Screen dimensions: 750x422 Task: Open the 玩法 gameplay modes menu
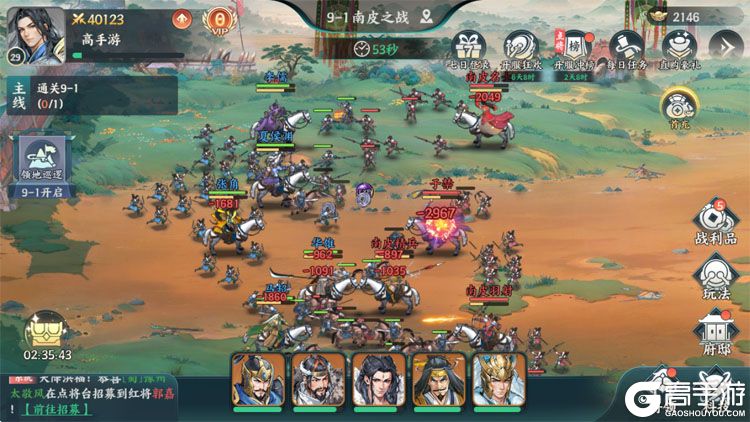(x=717, y=277)
